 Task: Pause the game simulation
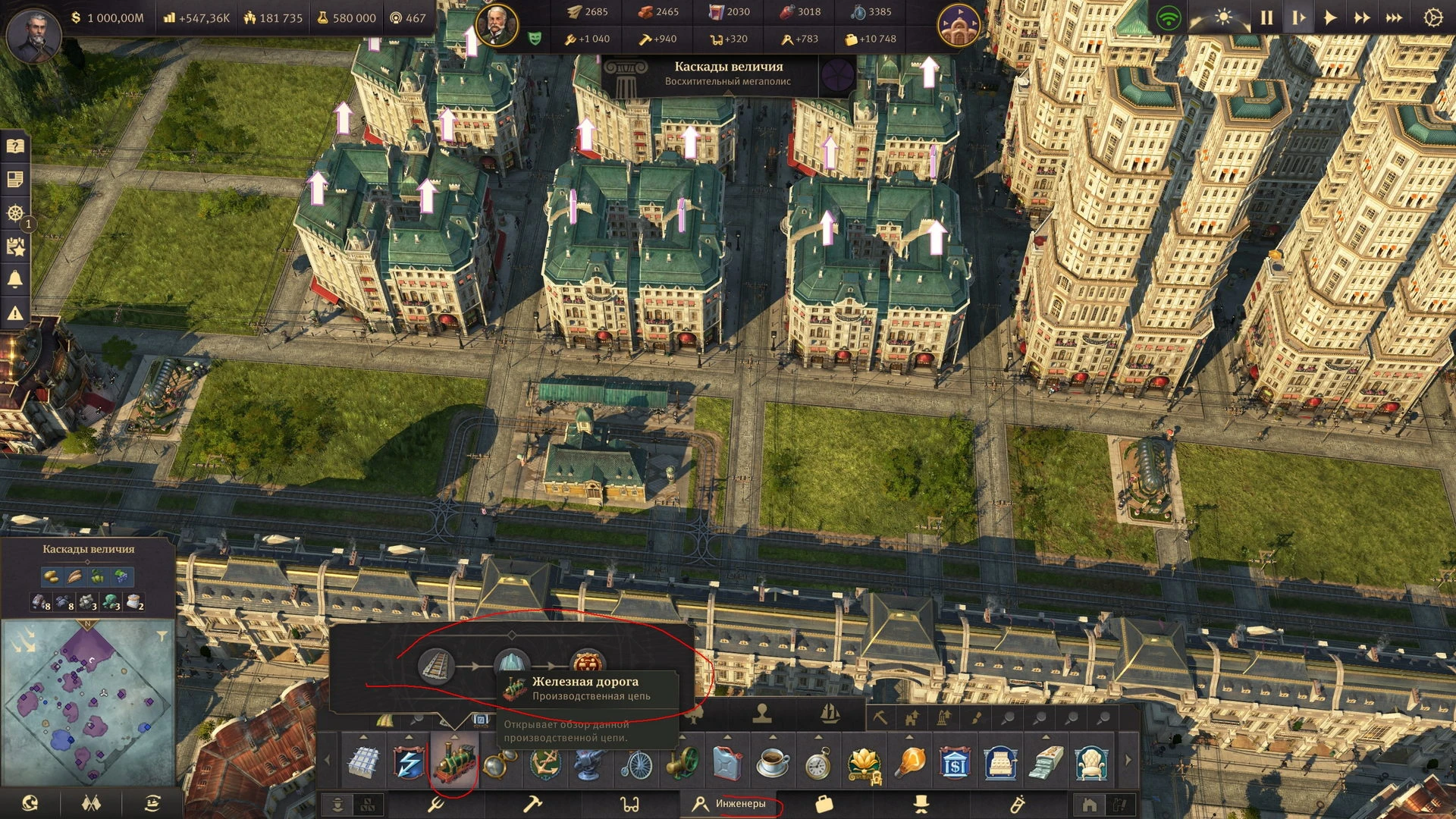coord(1266,17)
